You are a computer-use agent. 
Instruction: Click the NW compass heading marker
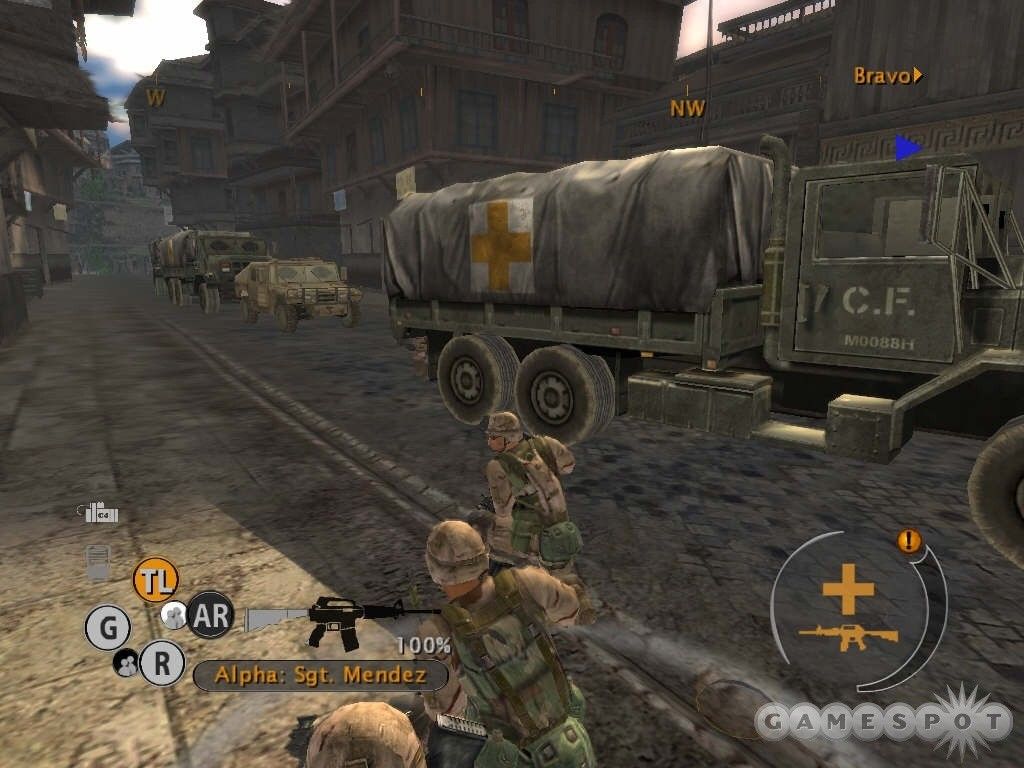click(687, 108)
